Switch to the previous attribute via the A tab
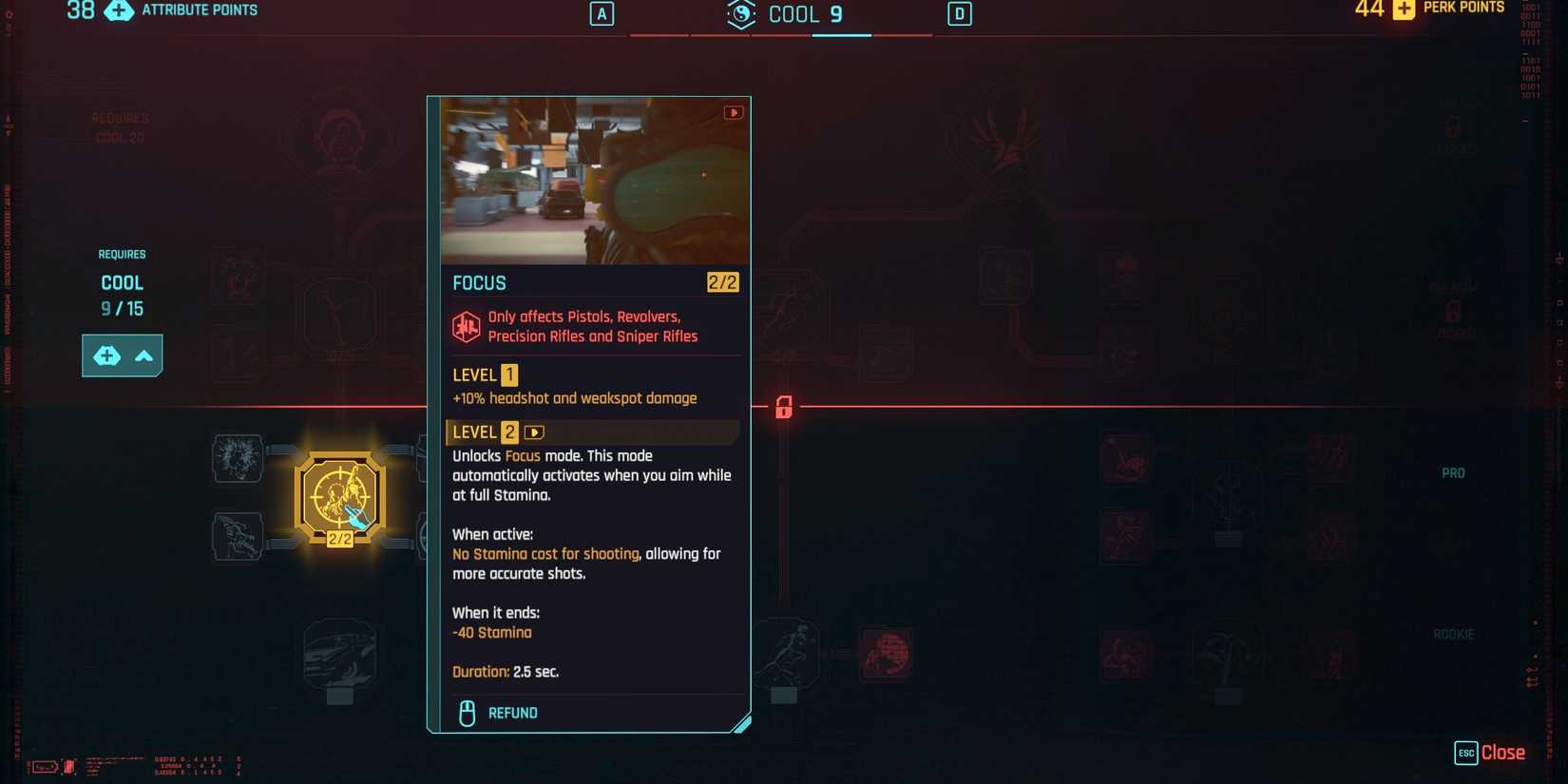 (x=602, y=13)
